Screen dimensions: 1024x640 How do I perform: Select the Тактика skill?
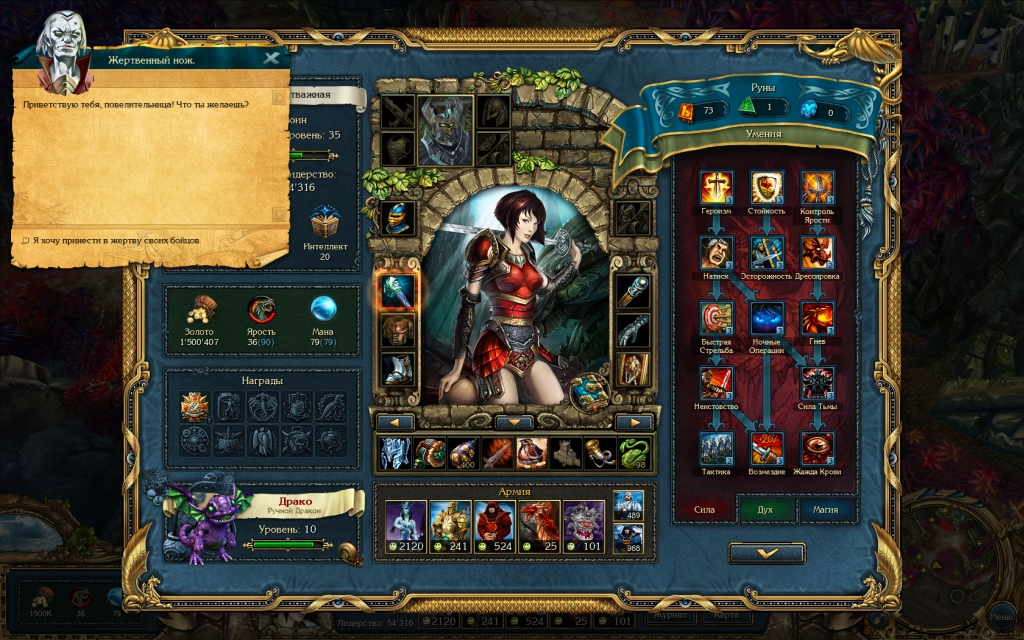(x=717, y=449)
